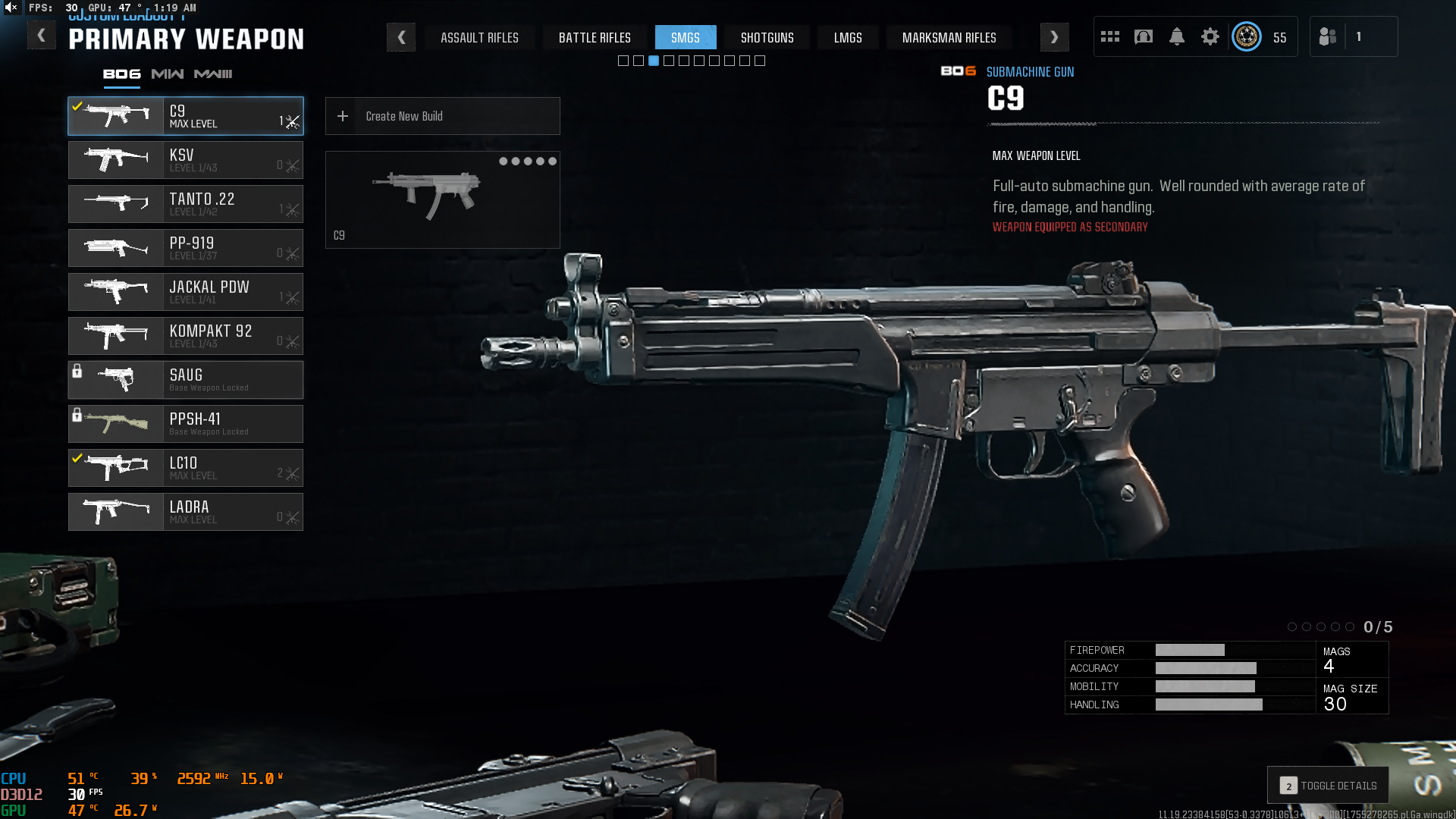Choose the Marksman Rifles tab
Viewport: 1456px width, 819px height.
(949, 37)
